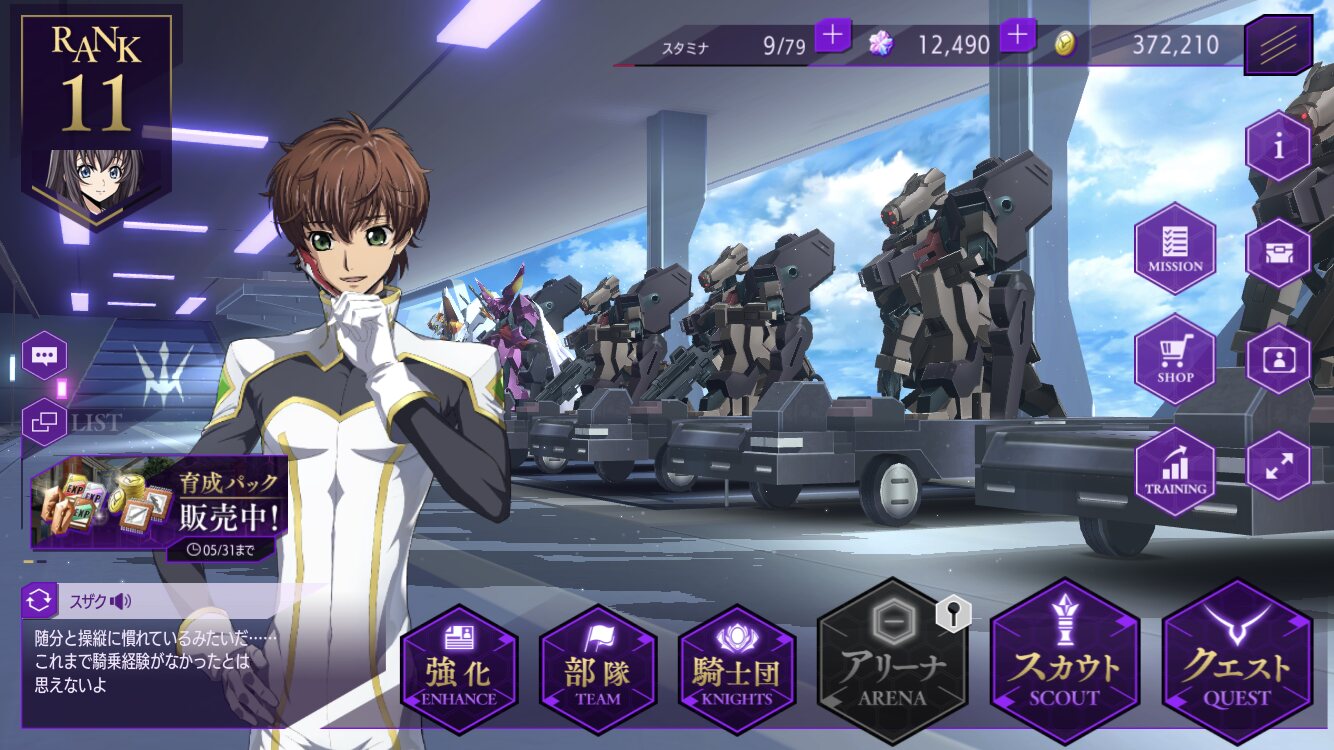Open the Team formation menu
This screenshot has width=1334, height=750.
point(598,668)
